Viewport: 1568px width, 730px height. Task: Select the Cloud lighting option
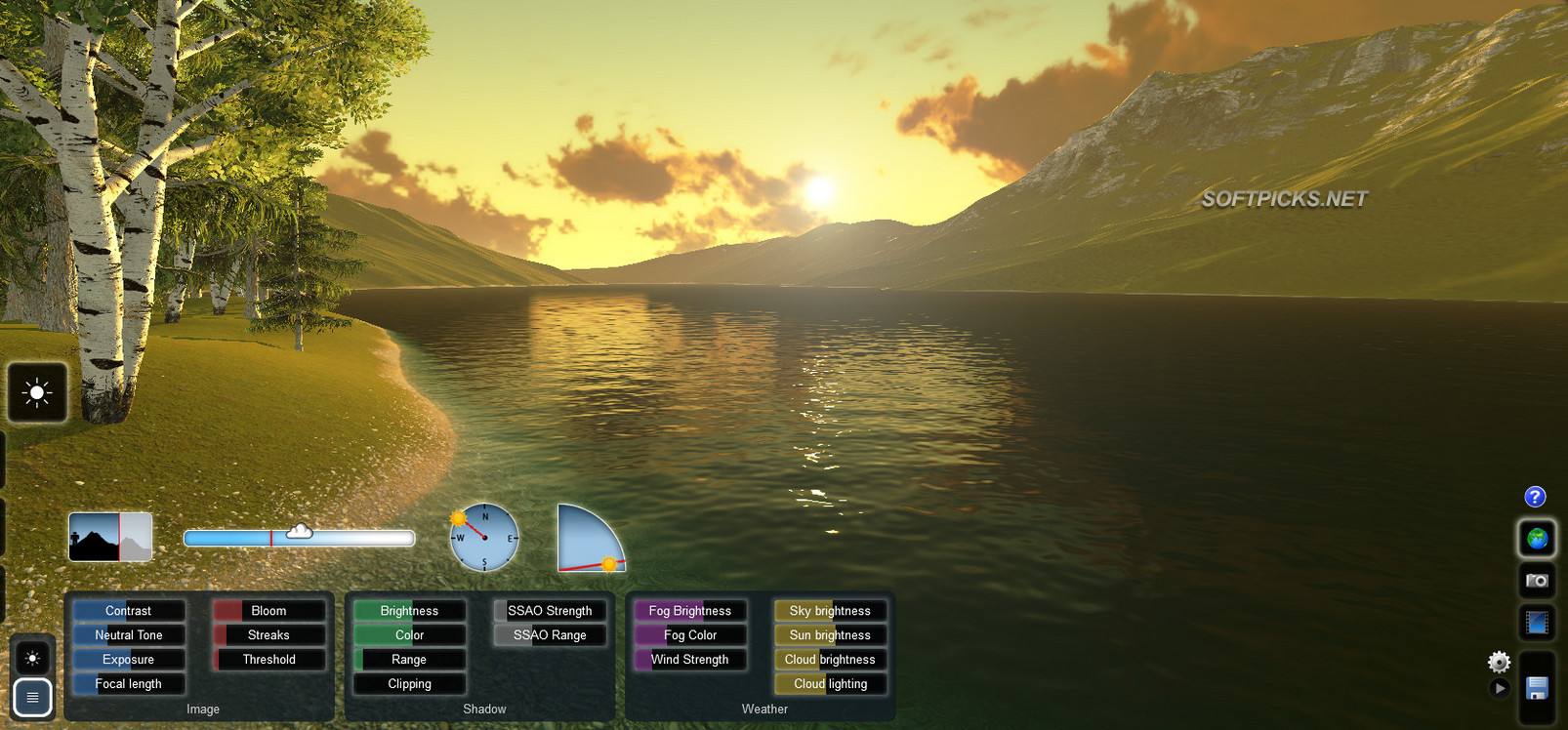coord(830,683)
